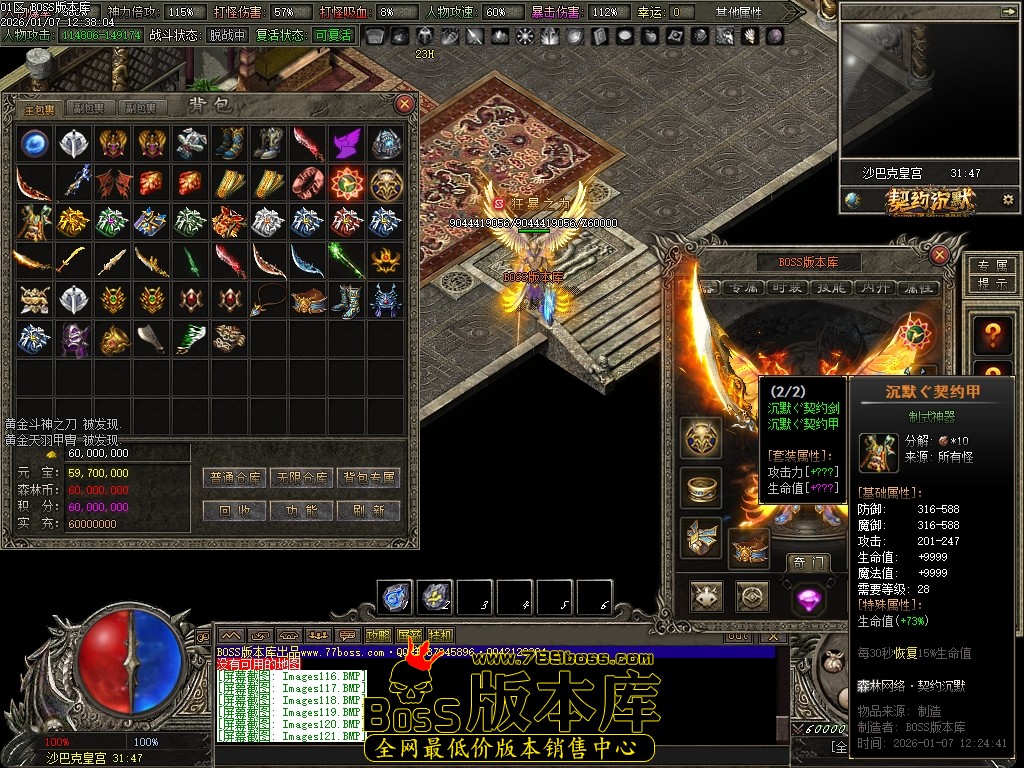The width and height of the screenshot is (1024, 768).
Task: Select the purple winged boot item
Action: tap(346, 142)
